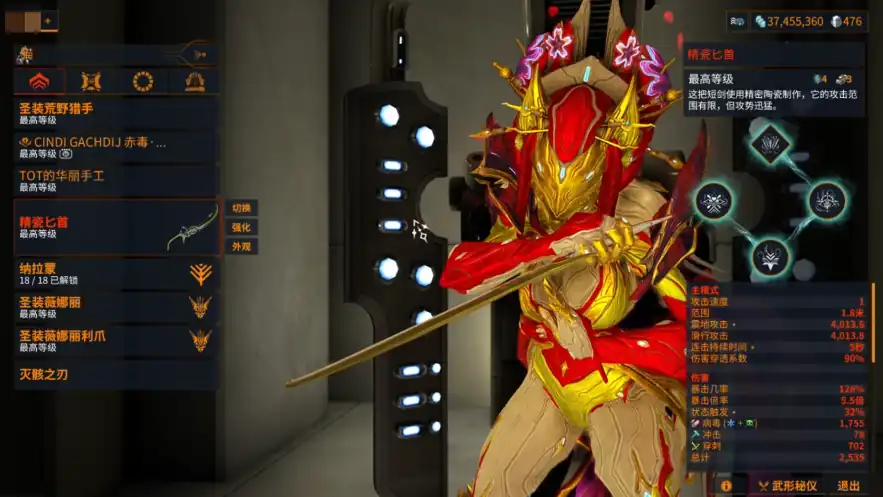
Task: Select the diamond-shaped top mod node
Action: click(770, 143)
